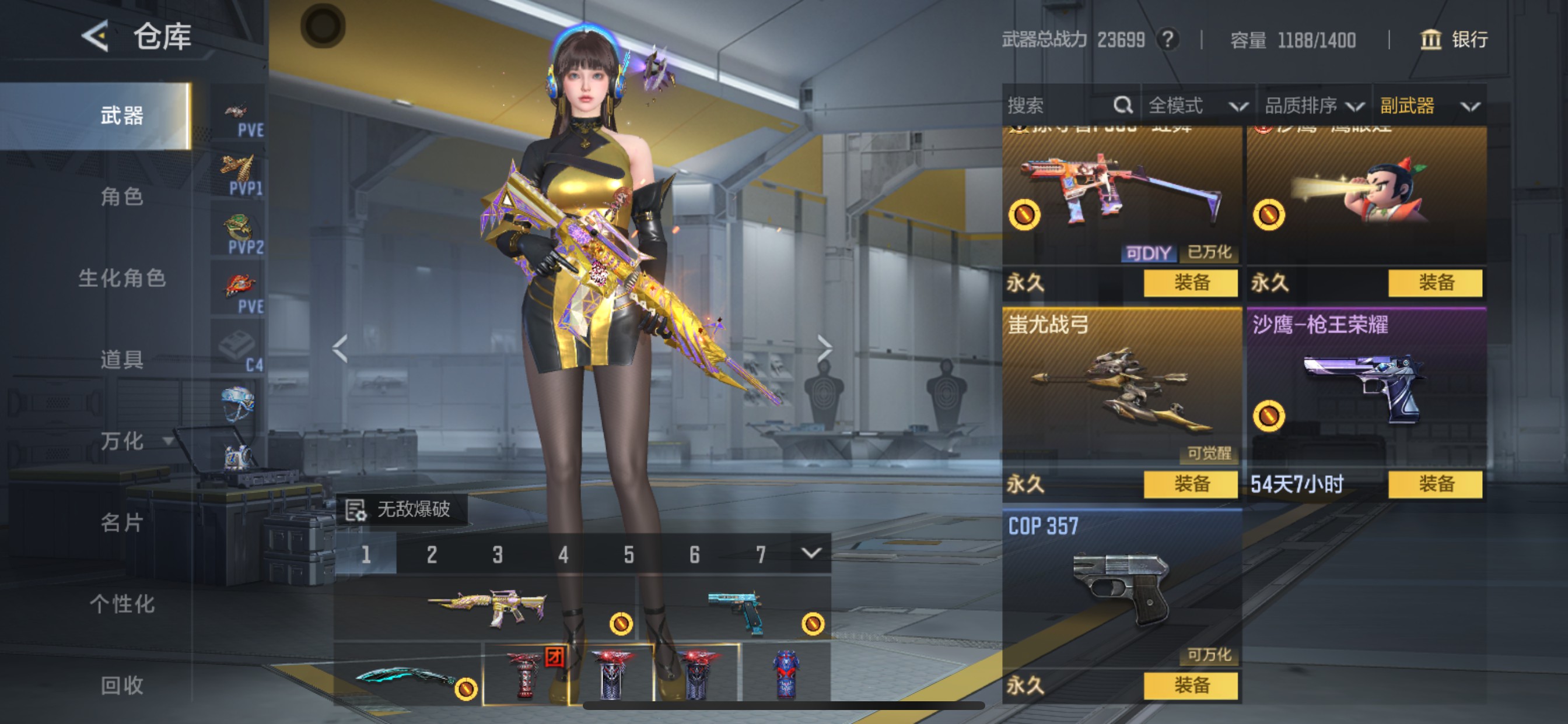Open the 回收 section
Image resolution: width=1568 pixels, height=724 pixels.
point(122,686)
